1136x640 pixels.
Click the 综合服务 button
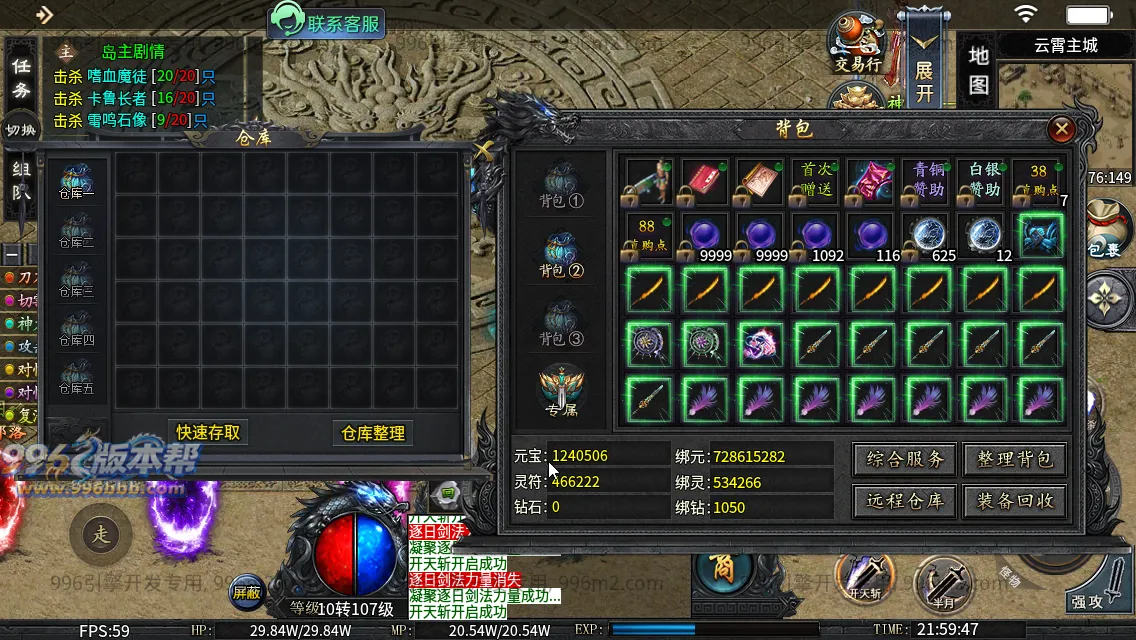(905, 459)
